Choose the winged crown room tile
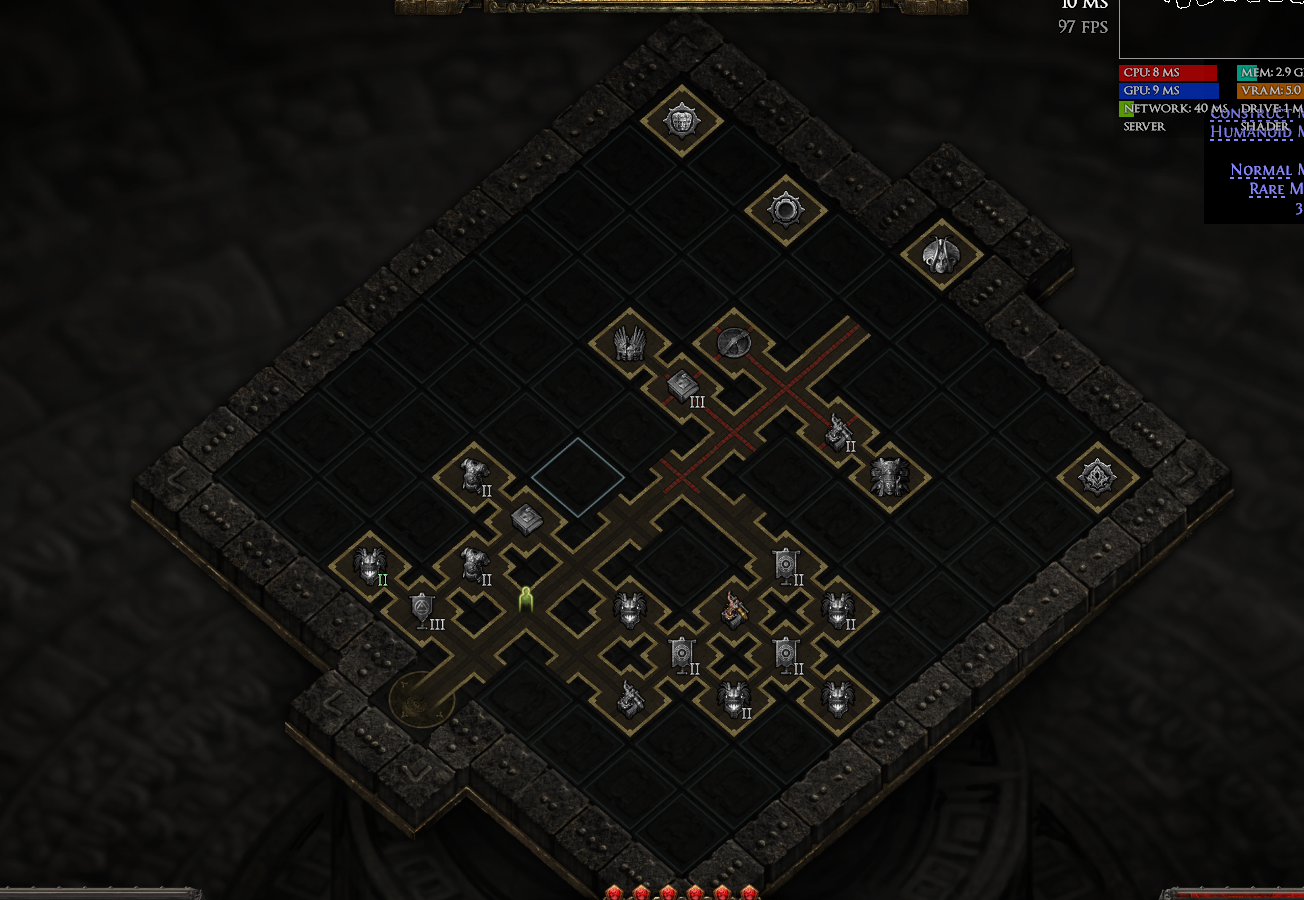The height and width of the screenshot is (900, 1304). (629, 343)
